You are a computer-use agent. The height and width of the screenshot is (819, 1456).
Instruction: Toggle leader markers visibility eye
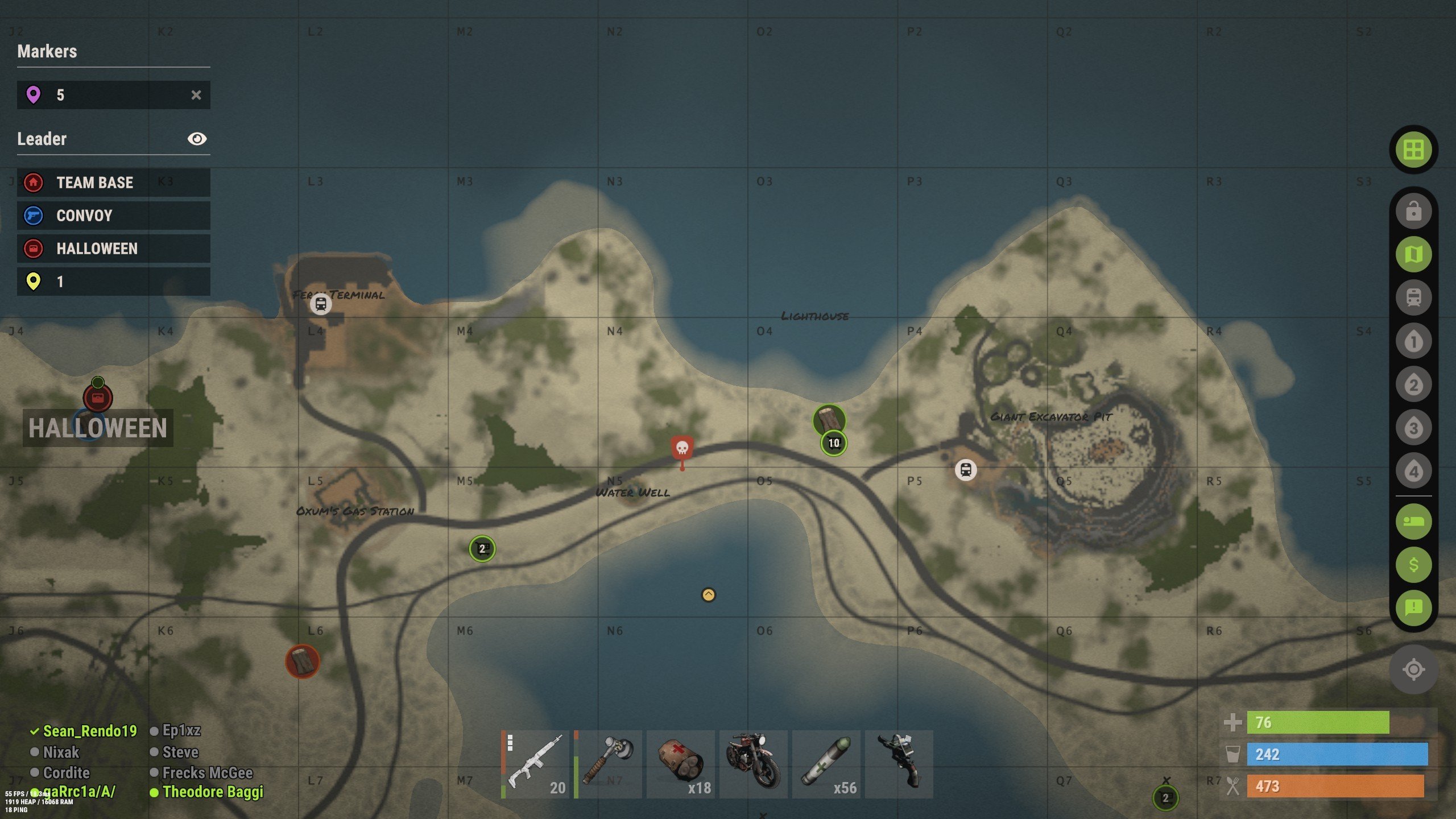click(197, 139)
